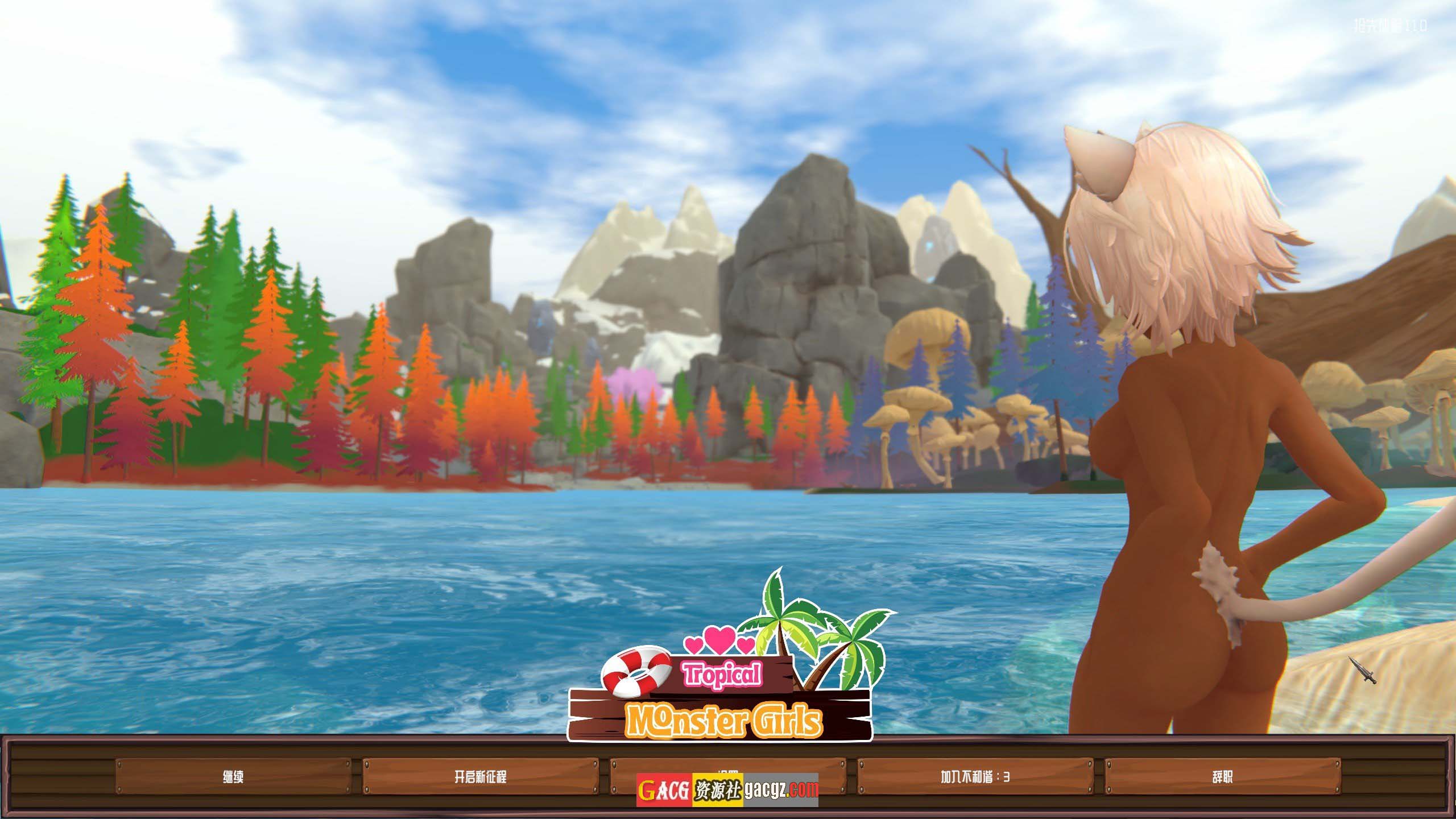Click the 继续 (Continue) button
1456x819 pixels.
pyautogui.click(x=233, y=777)
